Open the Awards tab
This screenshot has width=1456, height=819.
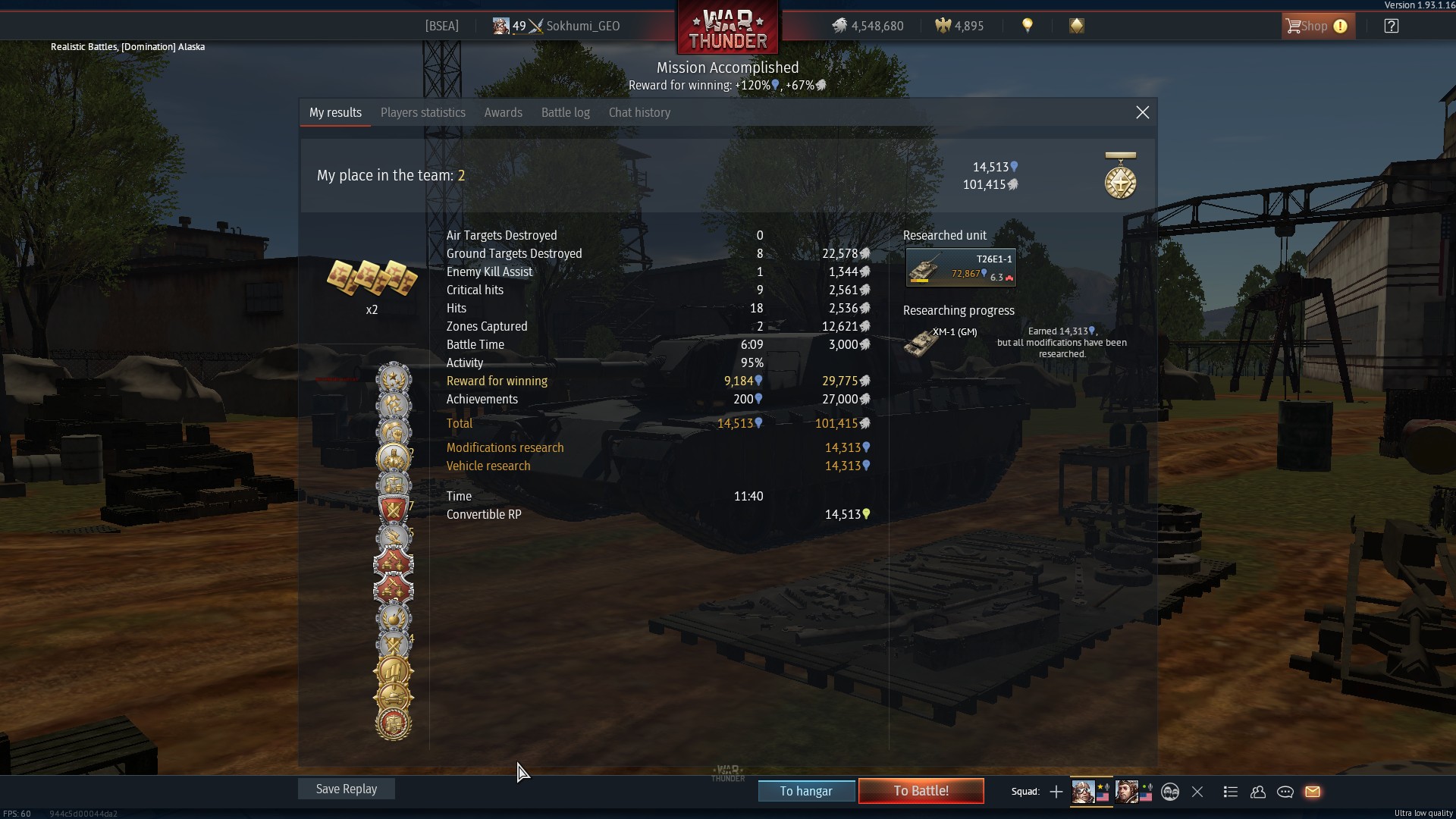(503, 112)
